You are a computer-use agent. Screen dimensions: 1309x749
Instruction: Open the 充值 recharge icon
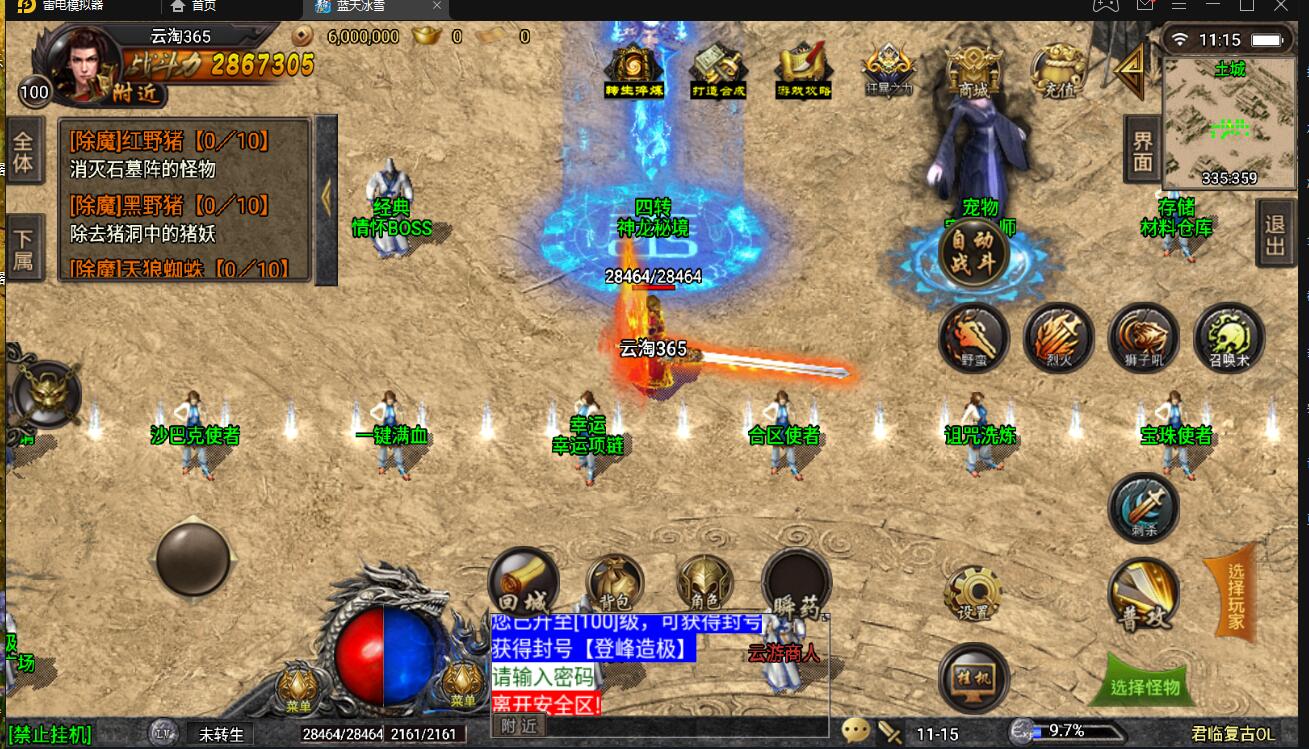click(x=1059, y=70)
